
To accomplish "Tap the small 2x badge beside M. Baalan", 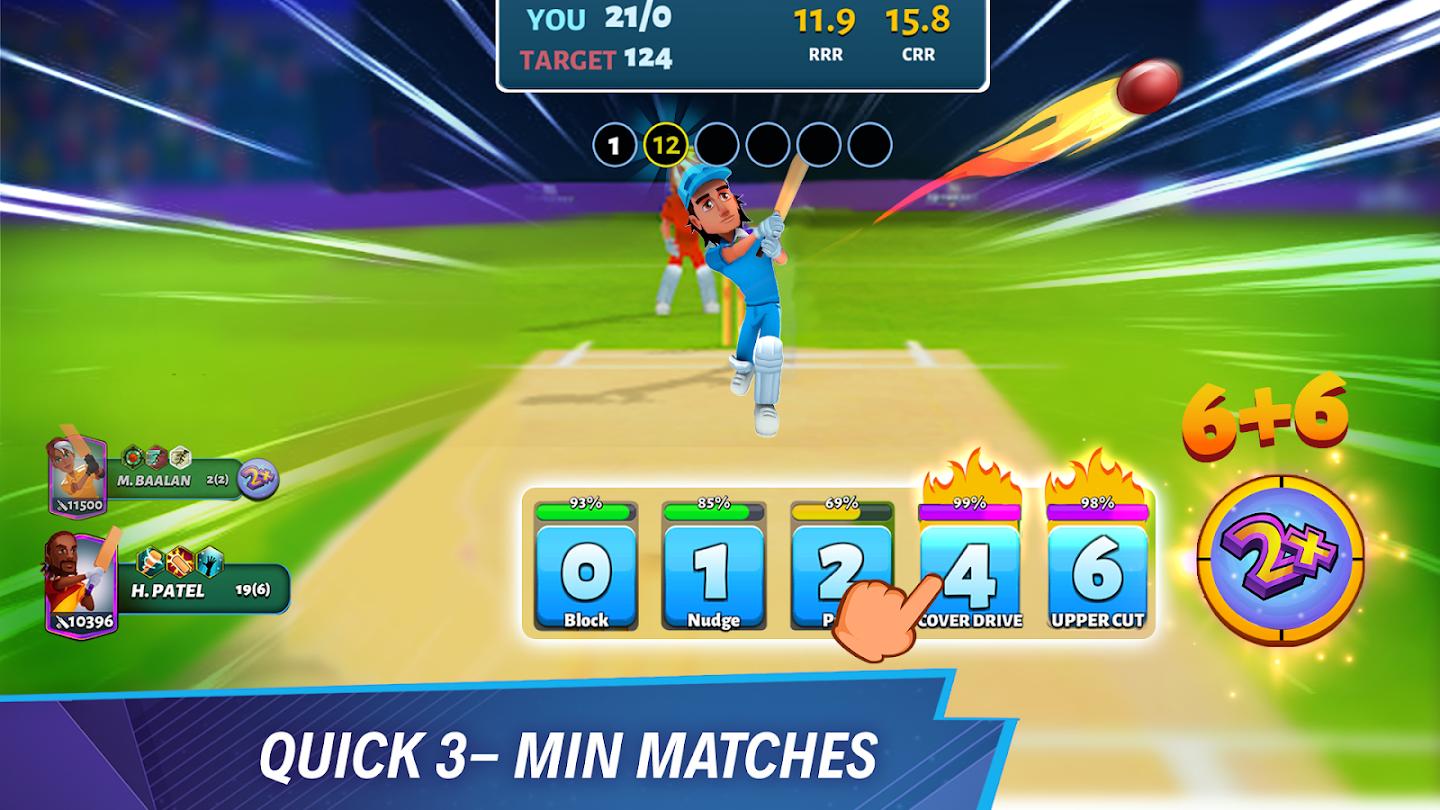I will coord(258,479).
